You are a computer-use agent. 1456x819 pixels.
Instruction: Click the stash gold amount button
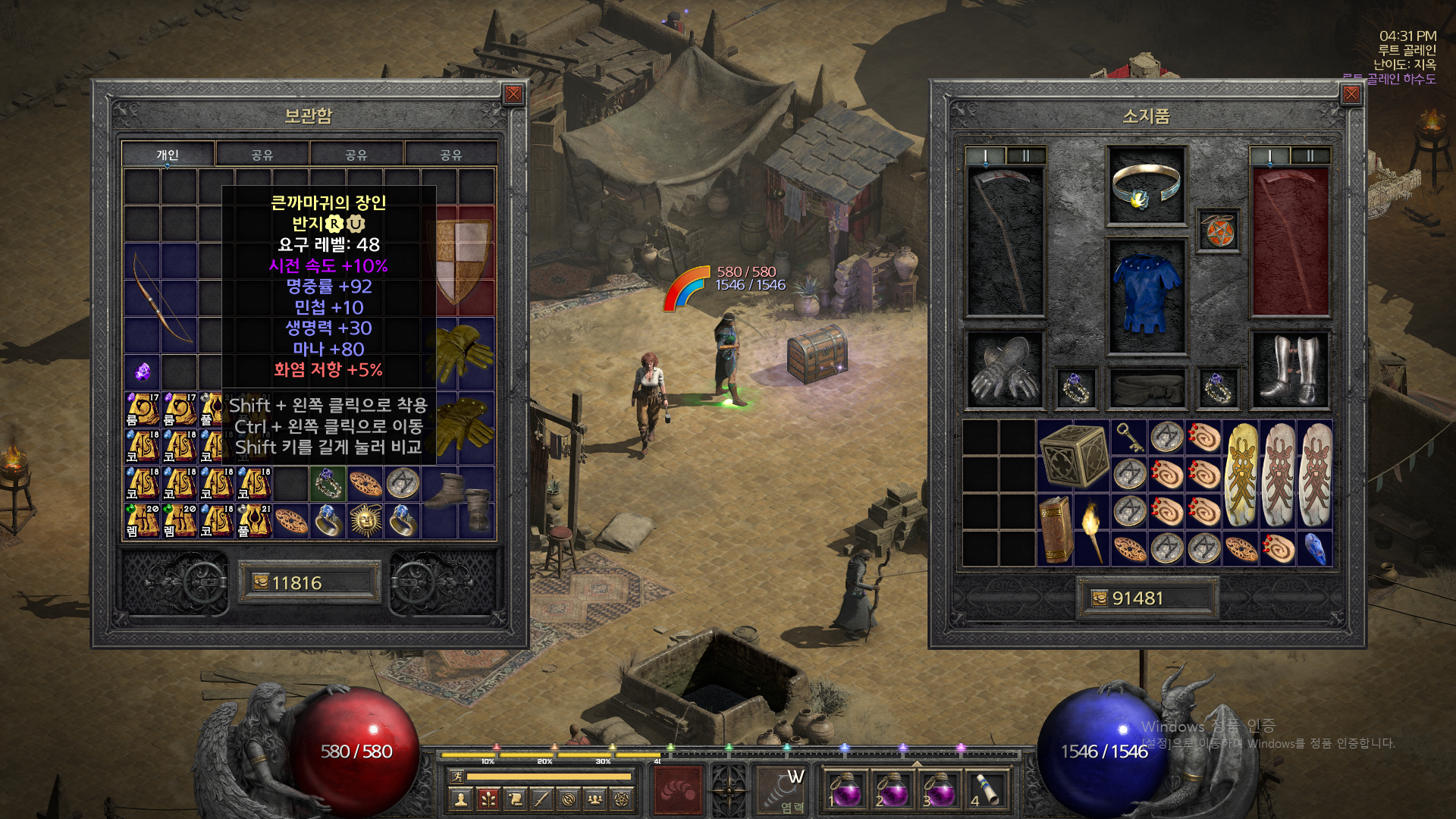click(309, 582)
